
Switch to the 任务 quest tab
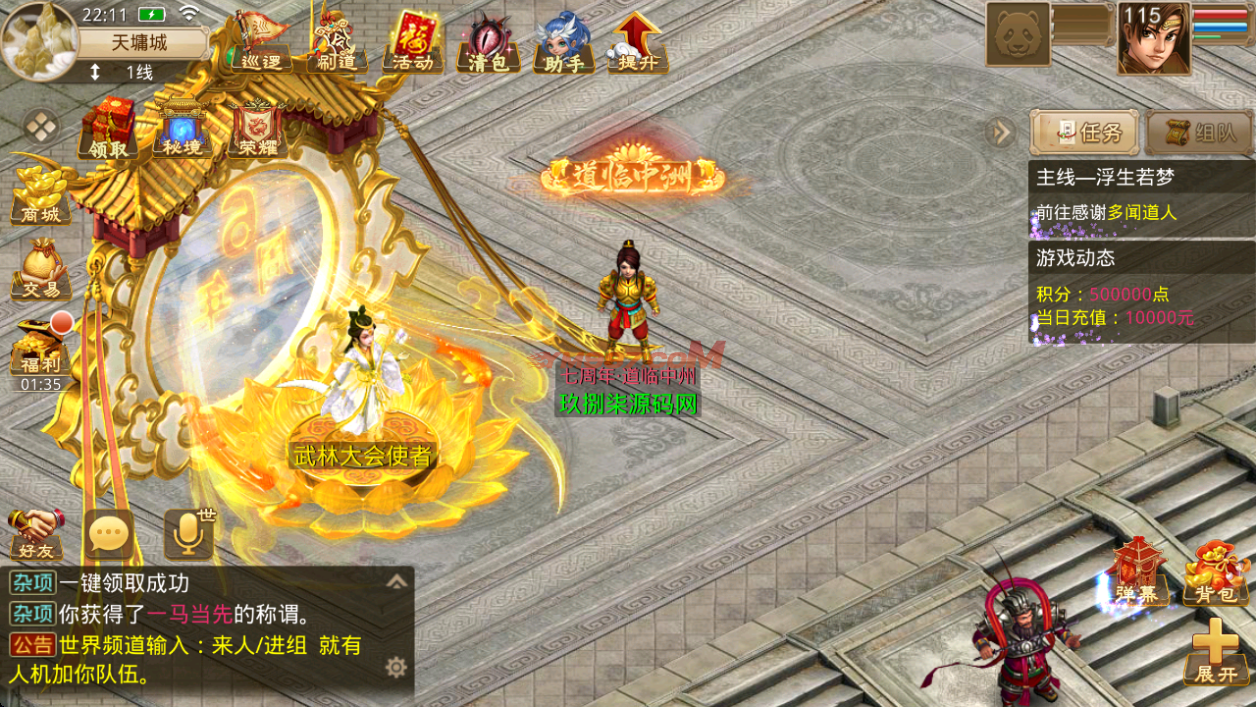tap(1085, 133)
